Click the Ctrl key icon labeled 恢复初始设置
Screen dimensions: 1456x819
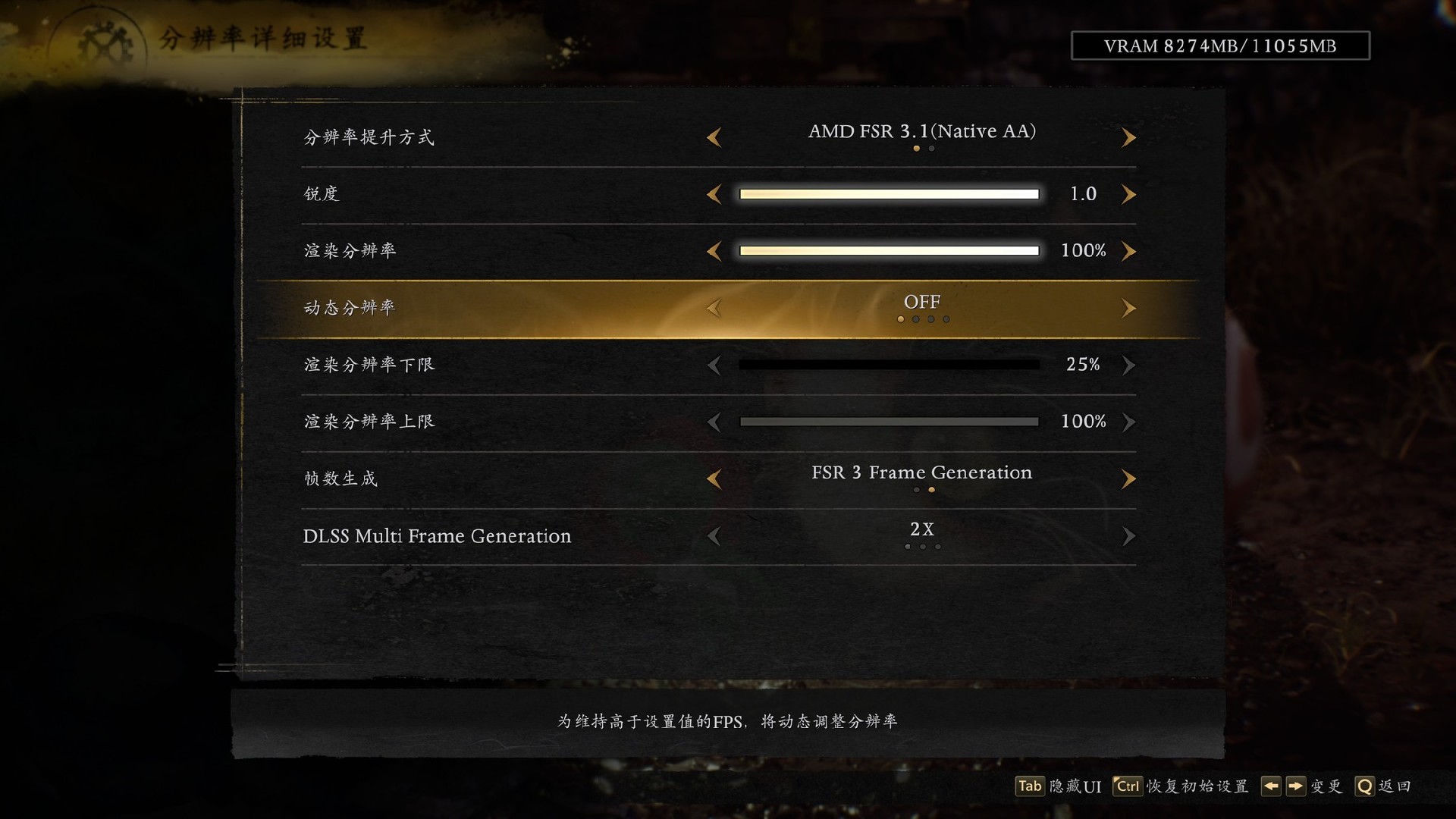pos(1128,786)
